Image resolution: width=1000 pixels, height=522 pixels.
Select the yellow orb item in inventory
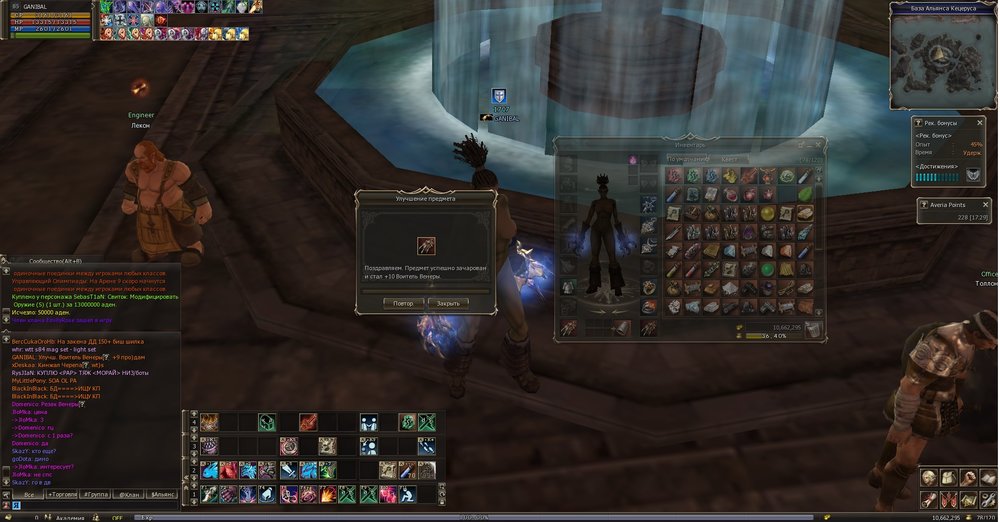click(768, 214)
